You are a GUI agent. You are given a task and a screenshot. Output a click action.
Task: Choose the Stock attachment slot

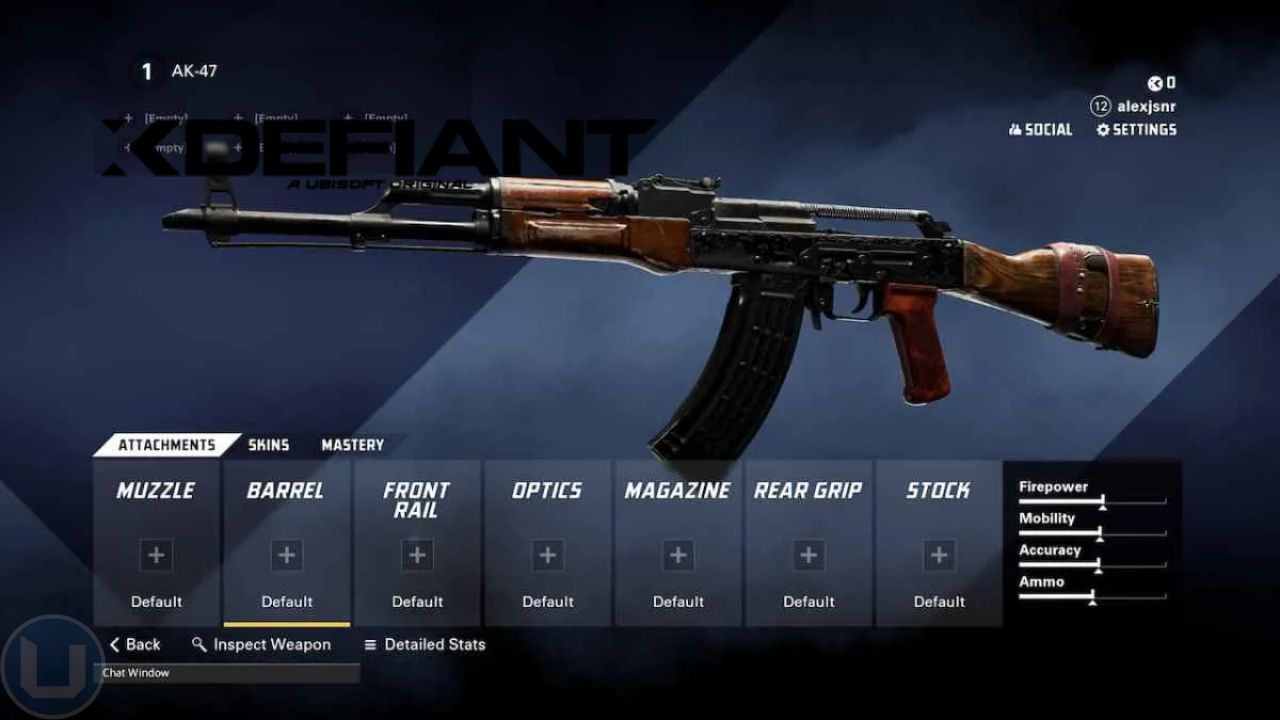click(x=939, y=544)
